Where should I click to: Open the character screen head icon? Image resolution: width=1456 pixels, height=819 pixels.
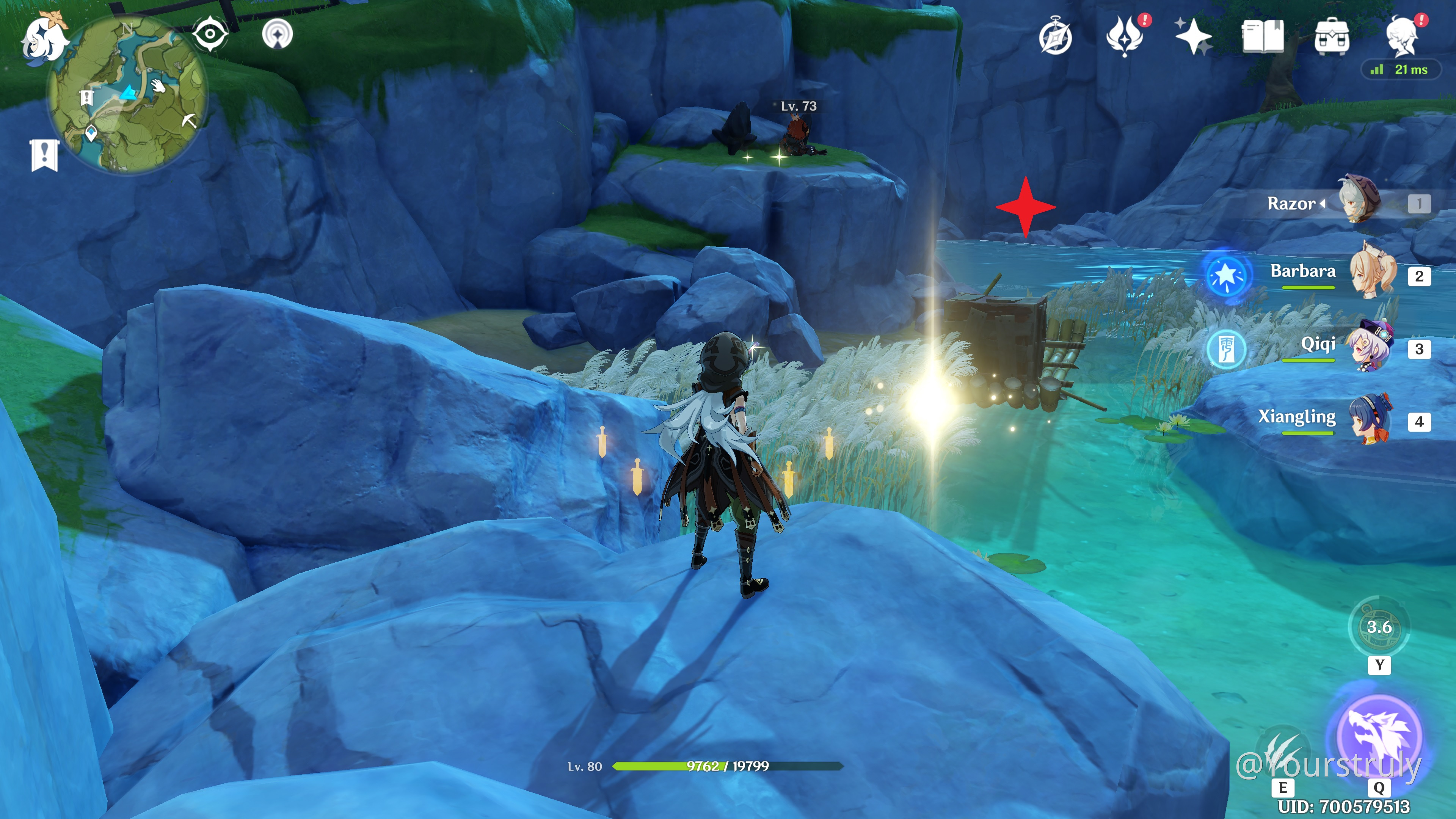pyautogui.click(x=1402, y=37)
